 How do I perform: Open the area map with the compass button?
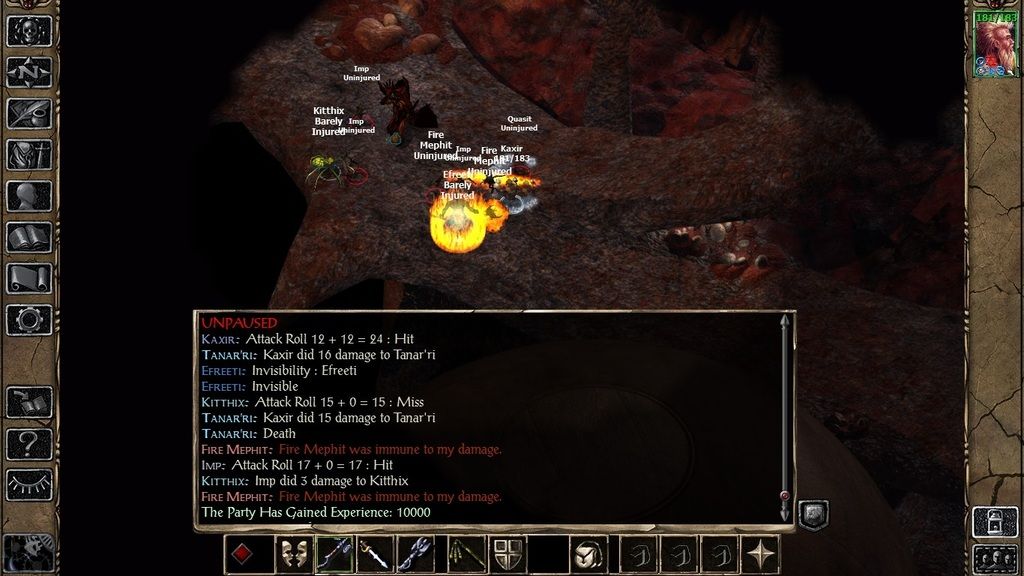tap(29, 72)
